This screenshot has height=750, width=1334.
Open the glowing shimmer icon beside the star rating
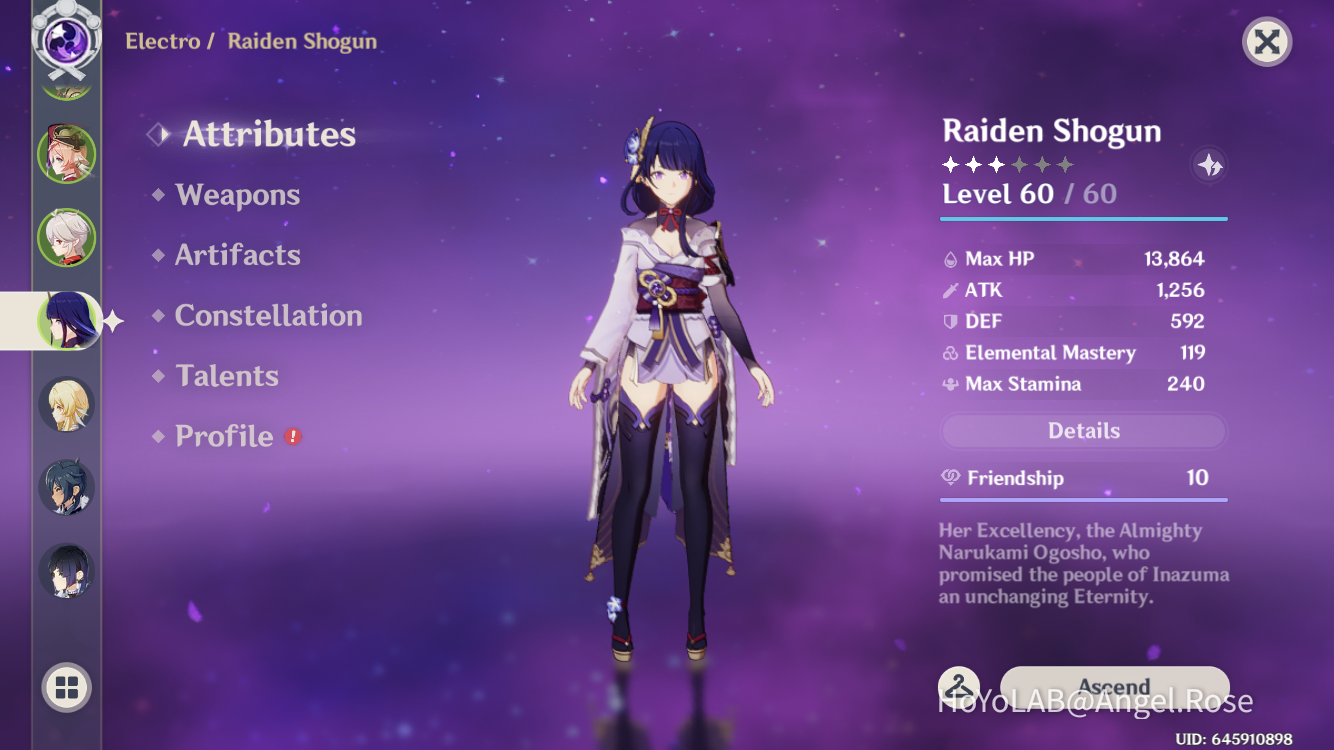click(x=1208, y=166)
